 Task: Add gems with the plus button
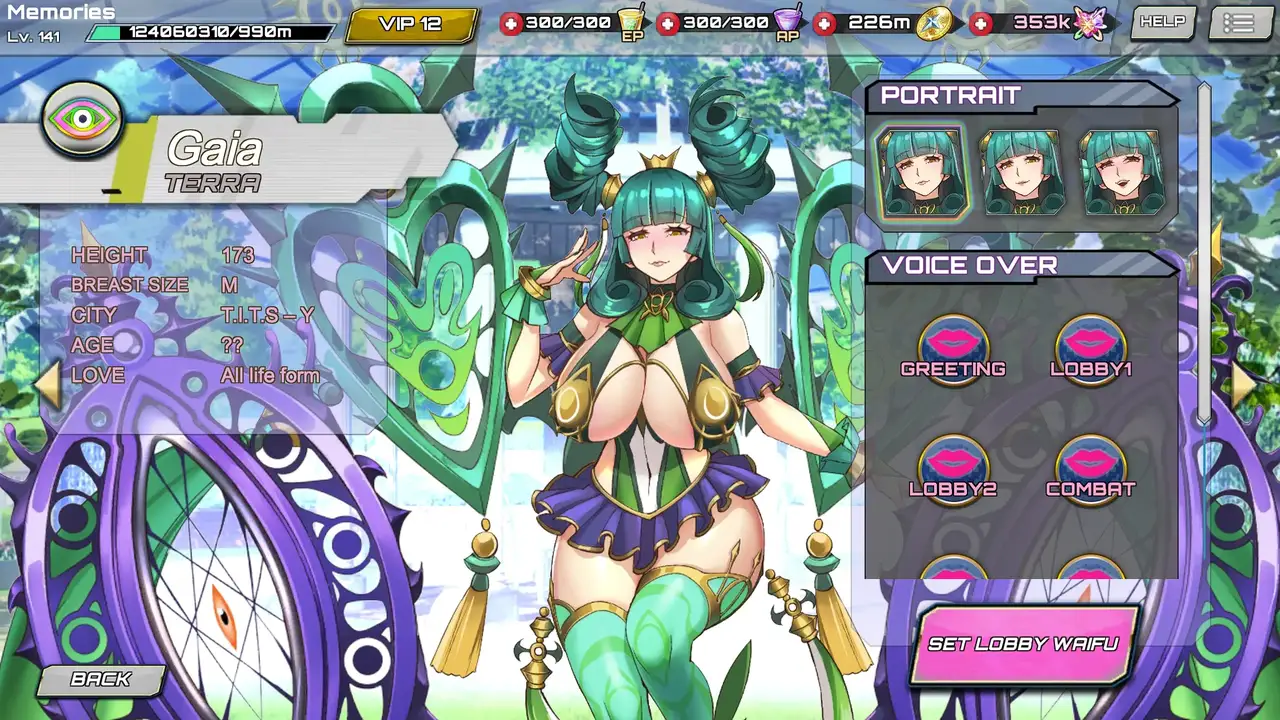[982, 23]
